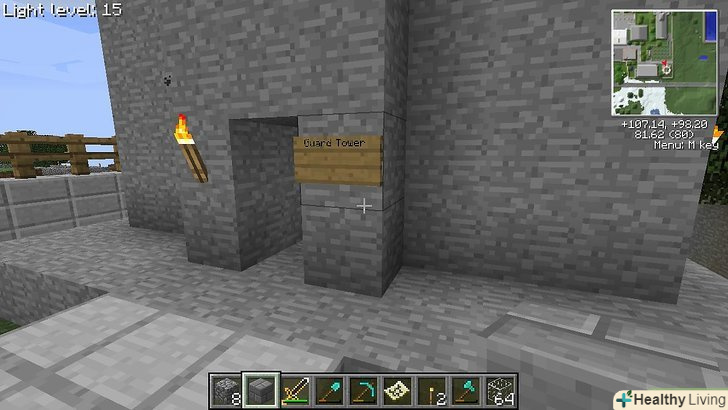
Task: Select the diamond shovel slot
Action: (329, 390)
